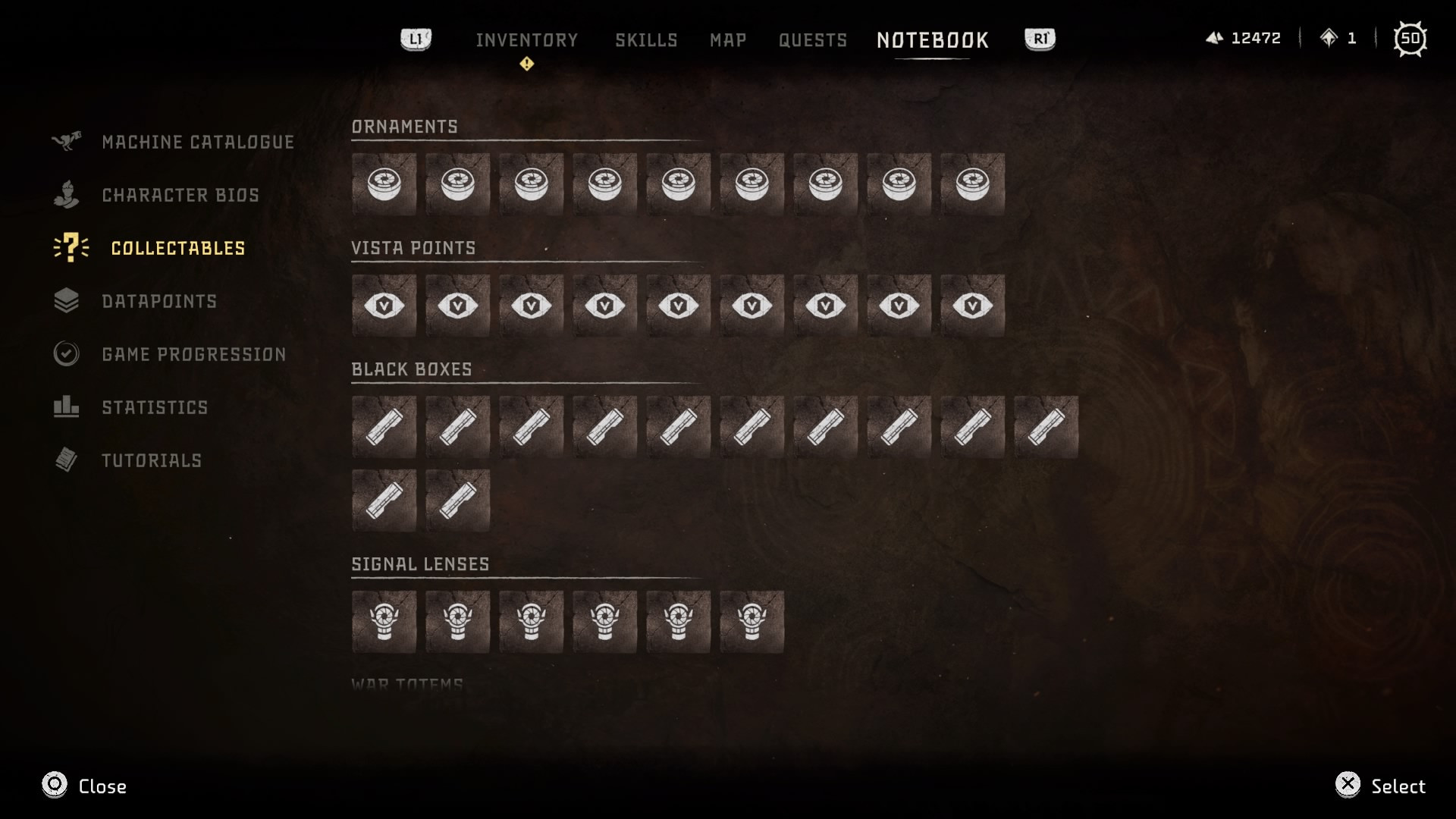This screenshot has width=1456, height=819.
Task: Select the first Black Box tile
Action: (384, 427)
